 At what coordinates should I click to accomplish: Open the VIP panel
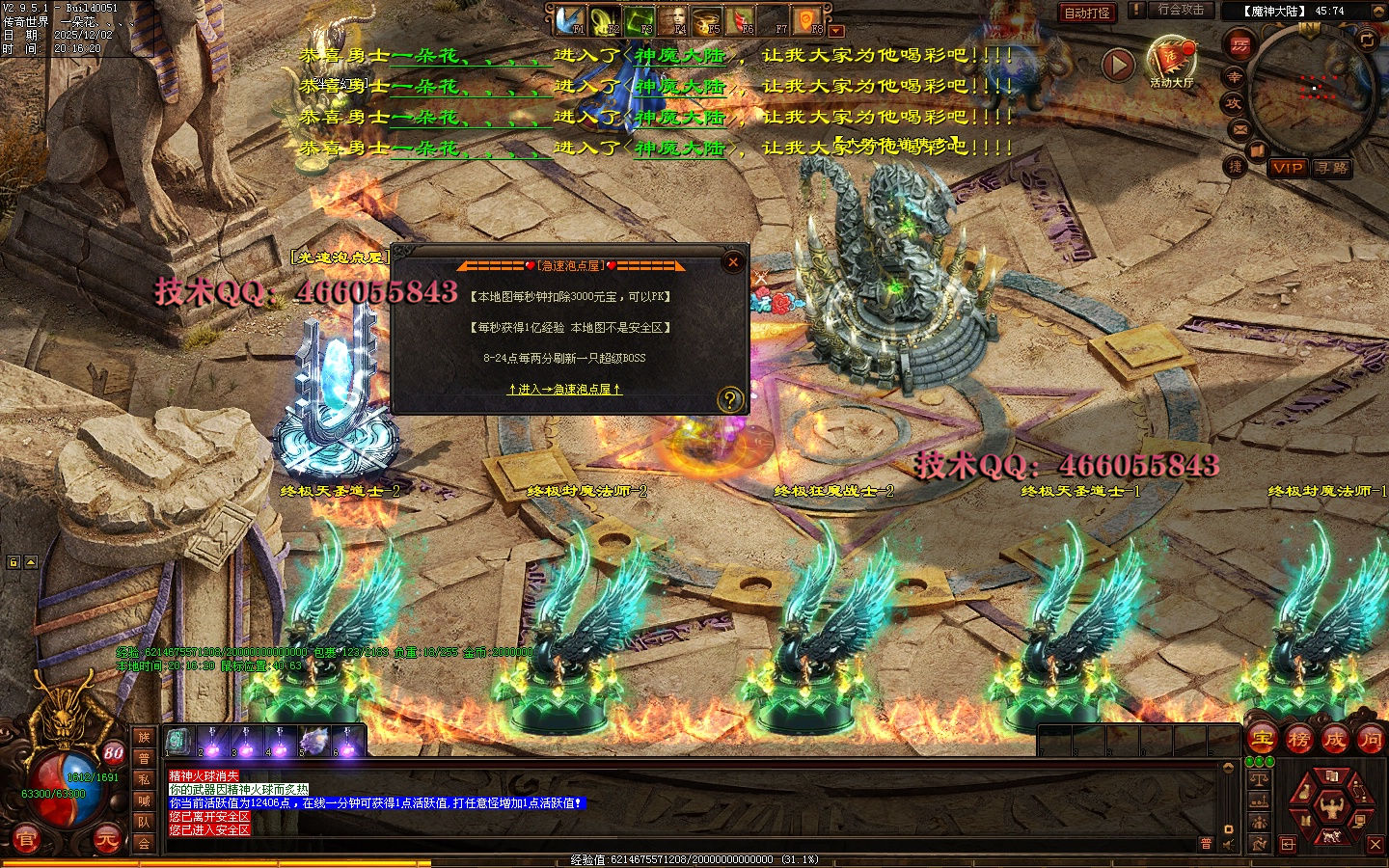1287,168
